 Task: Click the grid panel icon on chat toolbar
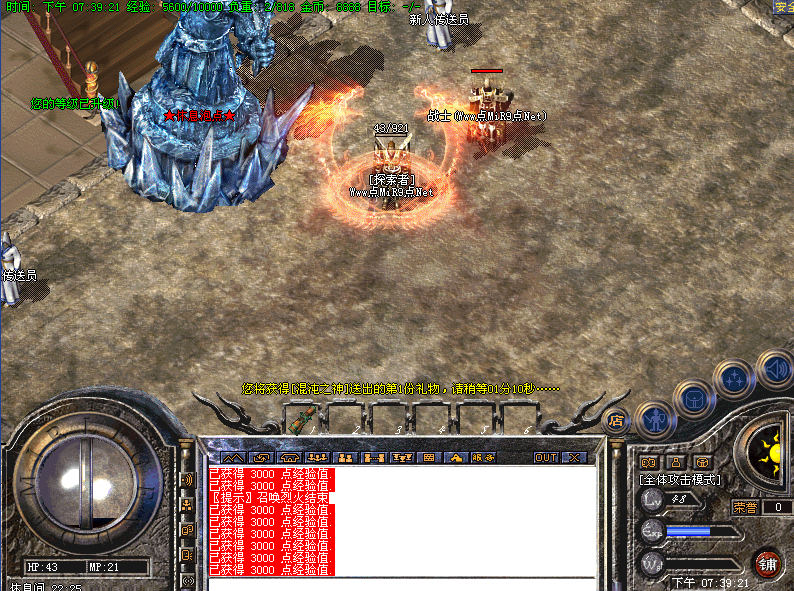[429, 457]
